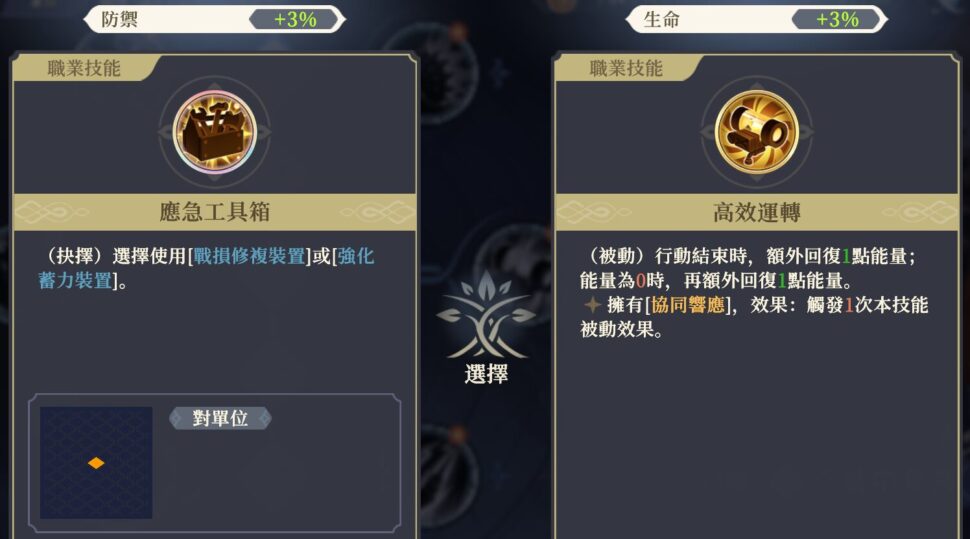Select the central 選擇 emblem button

(x=486, y=328)
